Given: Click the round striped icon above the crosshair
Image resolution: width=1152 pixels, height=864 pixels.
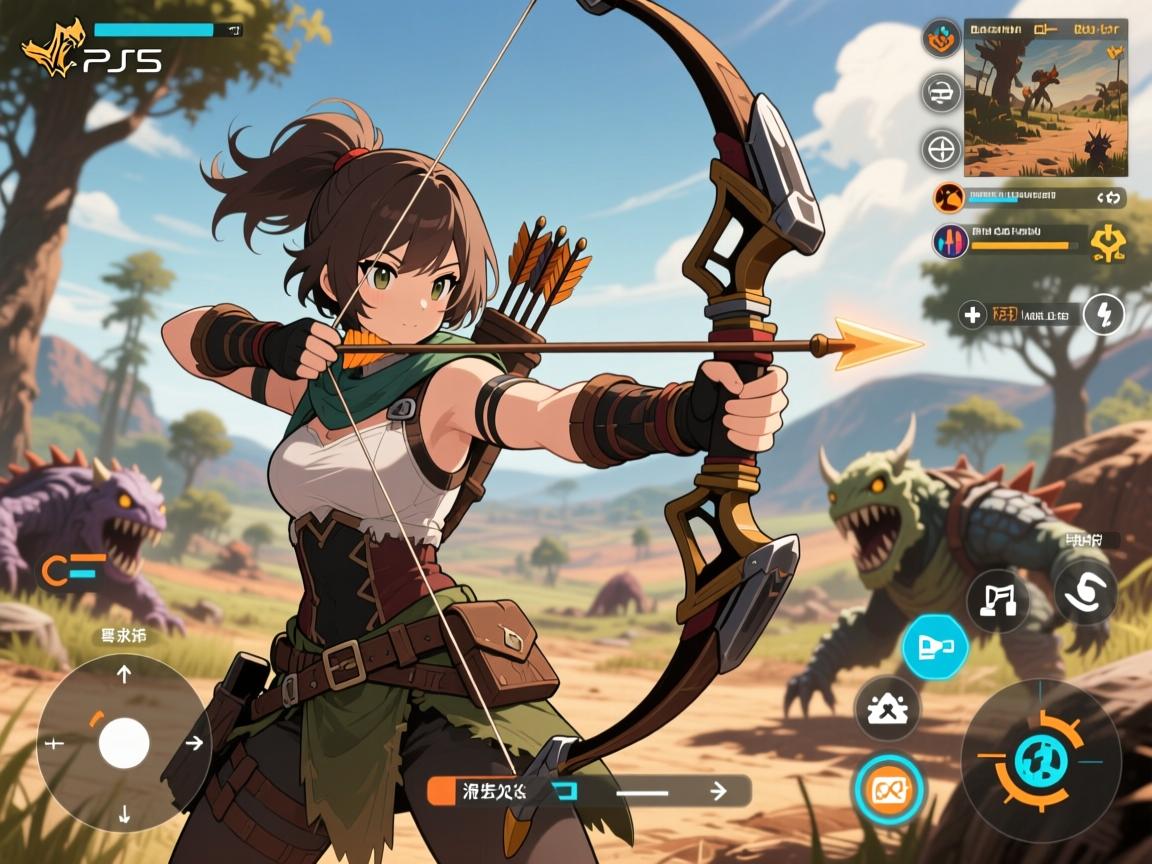Looking at the screenshot, I should tap(941, 94).
